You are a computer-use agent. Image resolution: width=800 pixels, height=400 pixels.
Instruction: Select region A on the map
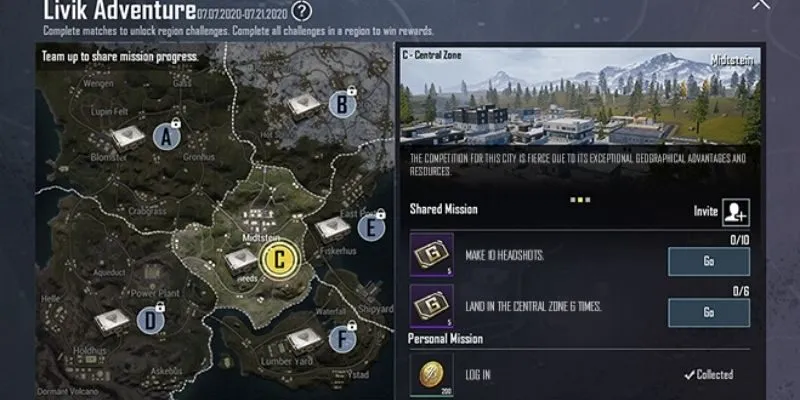point(167,138)
